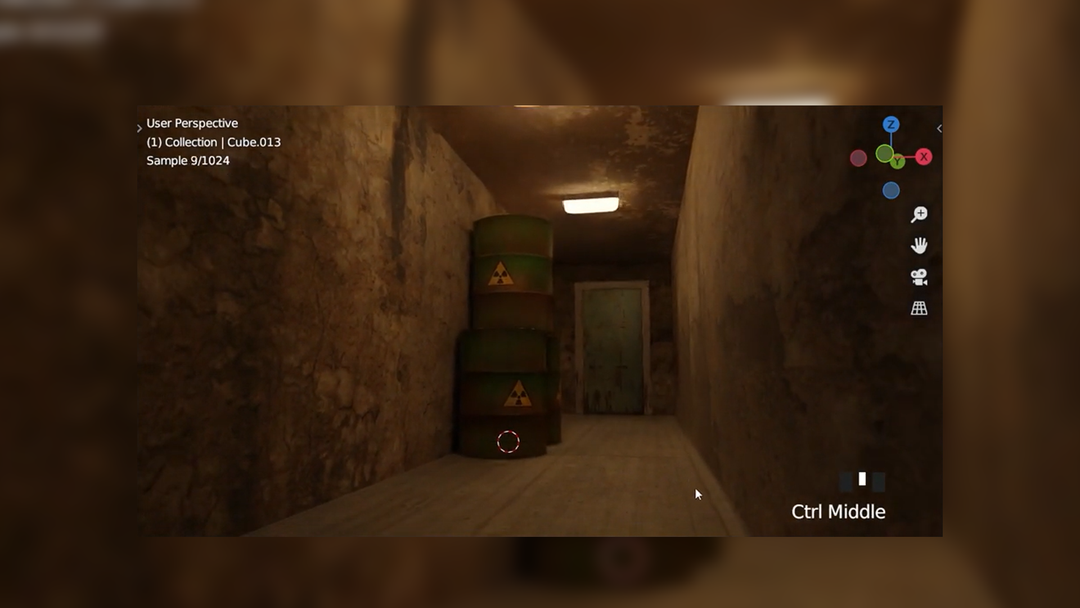Select the hand pan view tool
1080x608 pixels.
click(919, 246)
